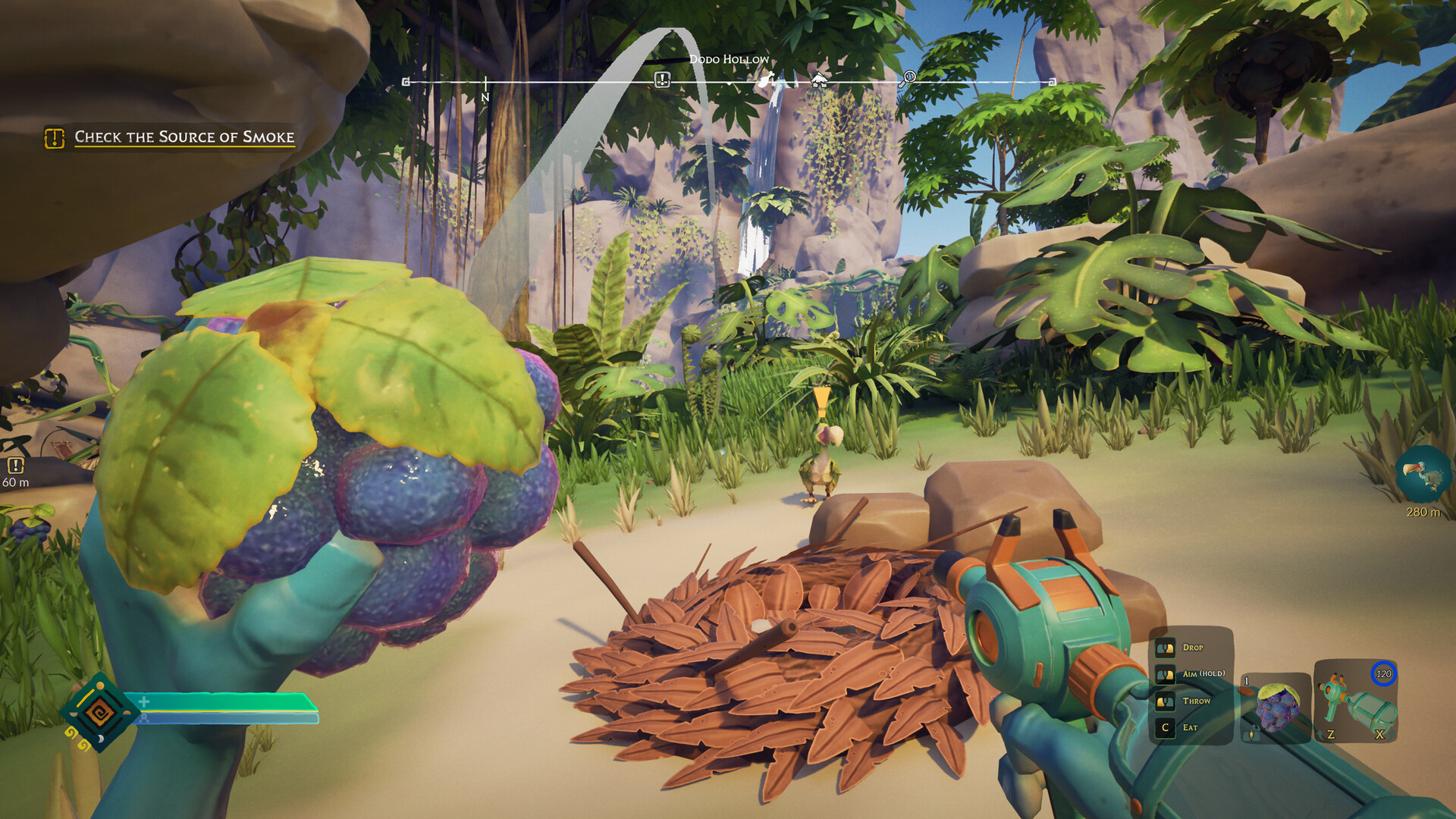Click the North indicator below the compass
Viewport: 1456px width, 819px height.
[x=485, y=97]
